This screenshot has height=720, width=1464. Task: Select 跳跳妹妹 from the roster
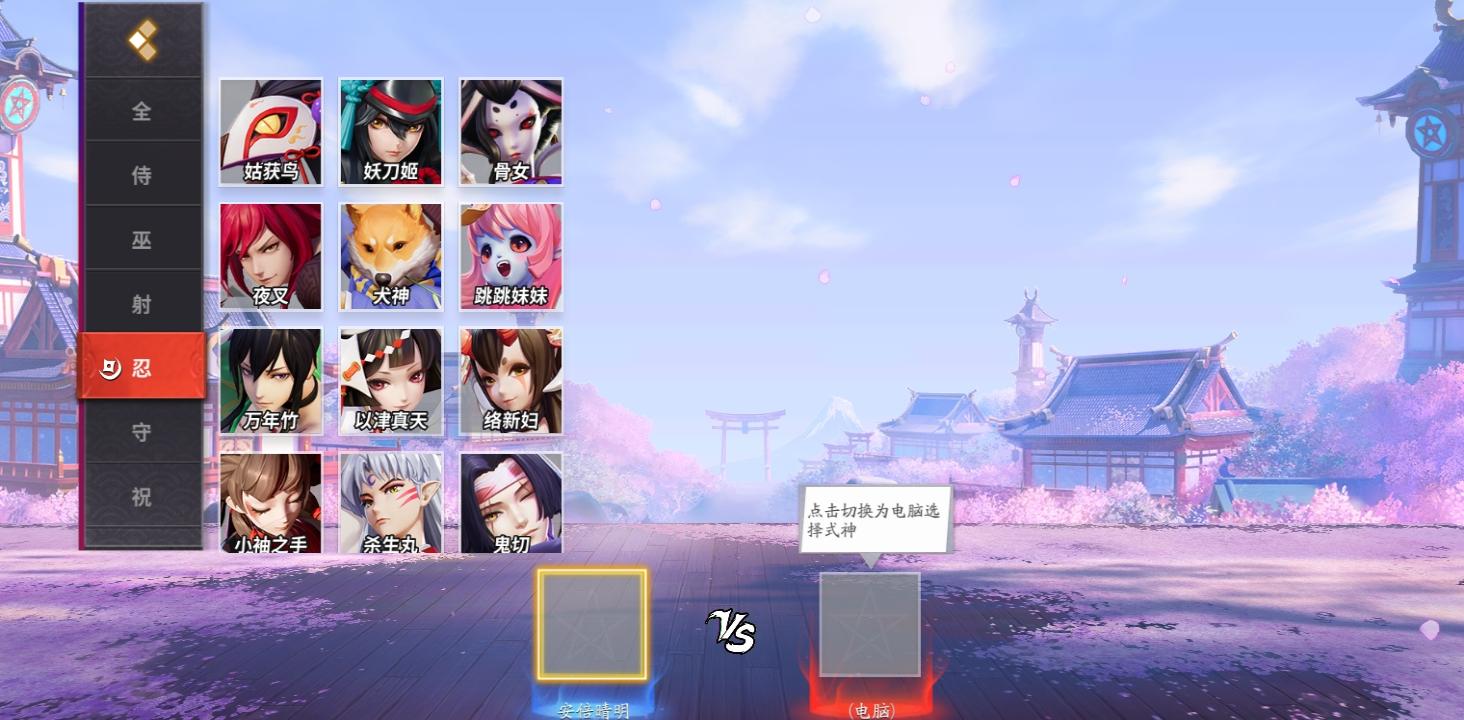[x=510, y=256]
